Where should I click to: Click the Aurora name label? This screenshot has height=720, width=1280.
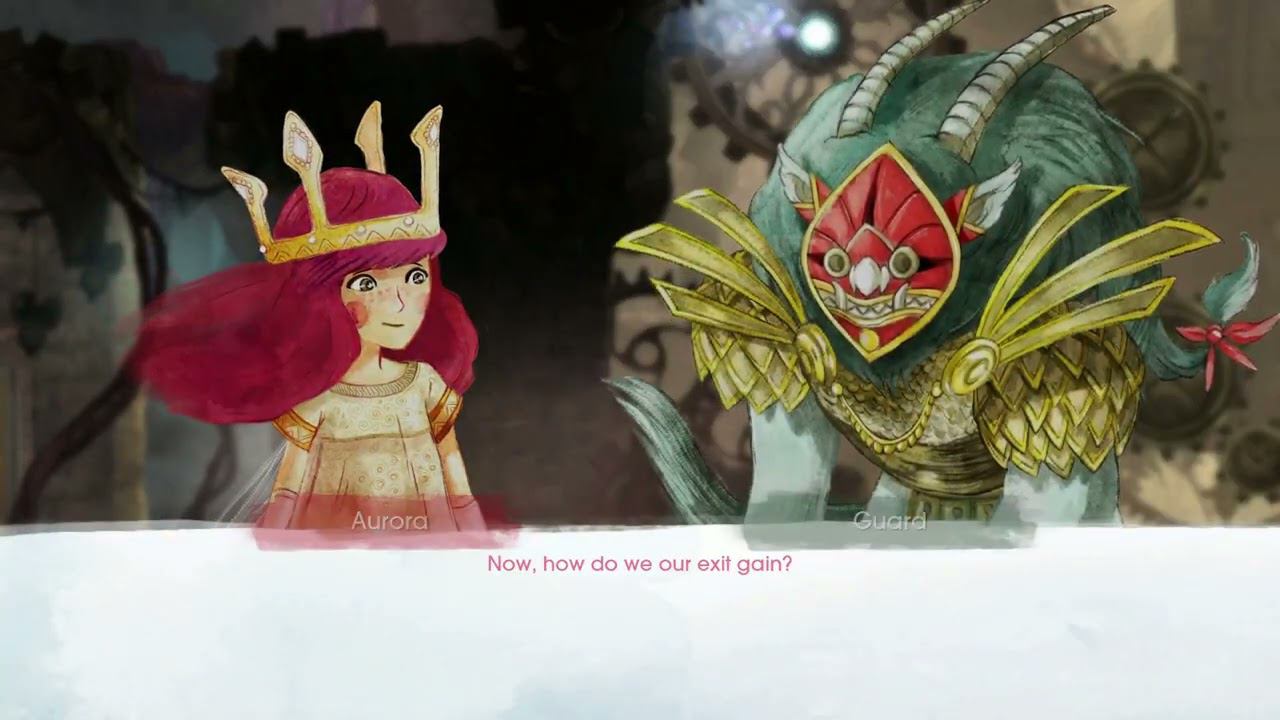(x=392, y=519)
